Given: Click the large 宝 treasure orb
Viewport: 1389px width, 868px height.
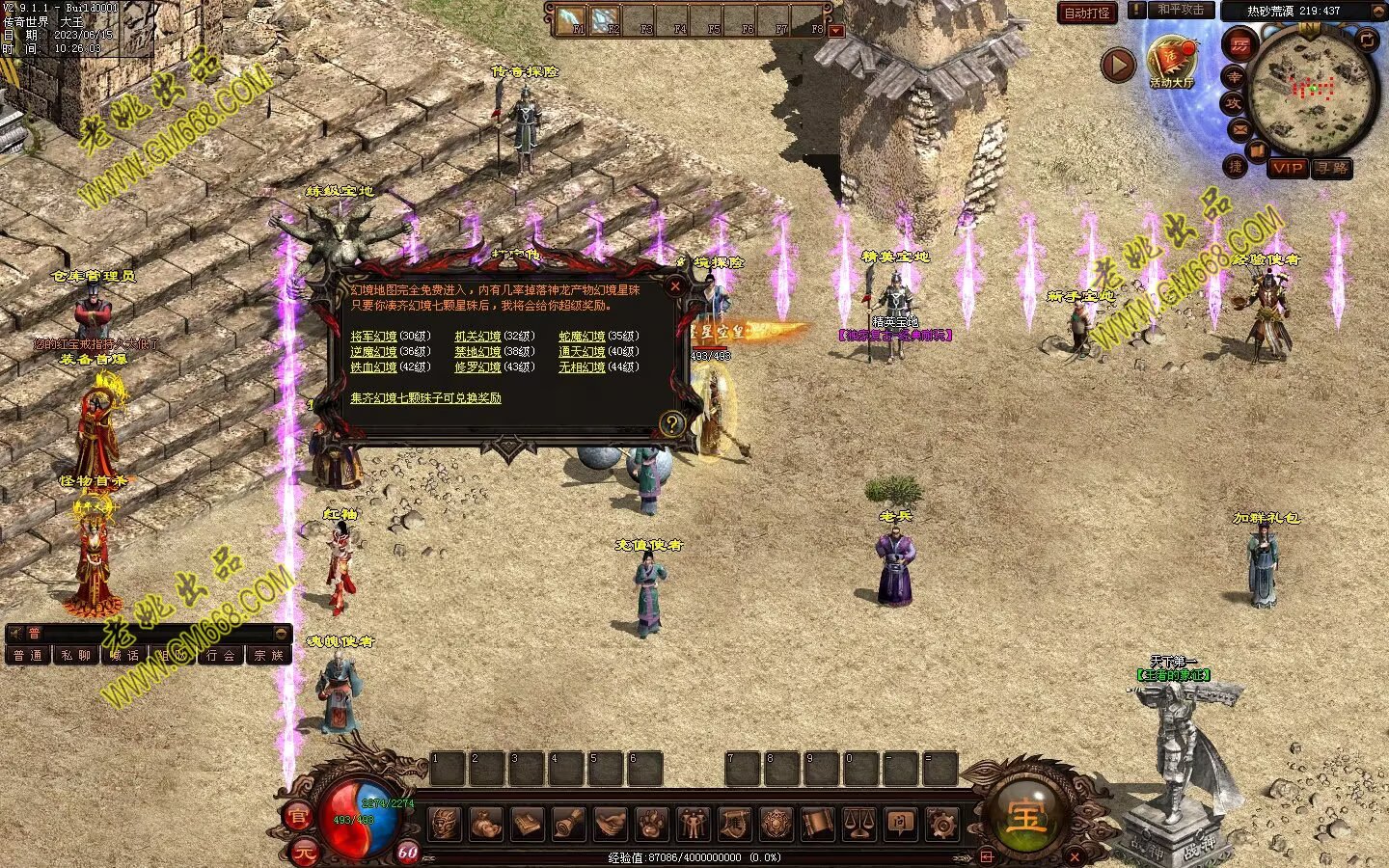Looking at the screenshot, I should 1025,818.
